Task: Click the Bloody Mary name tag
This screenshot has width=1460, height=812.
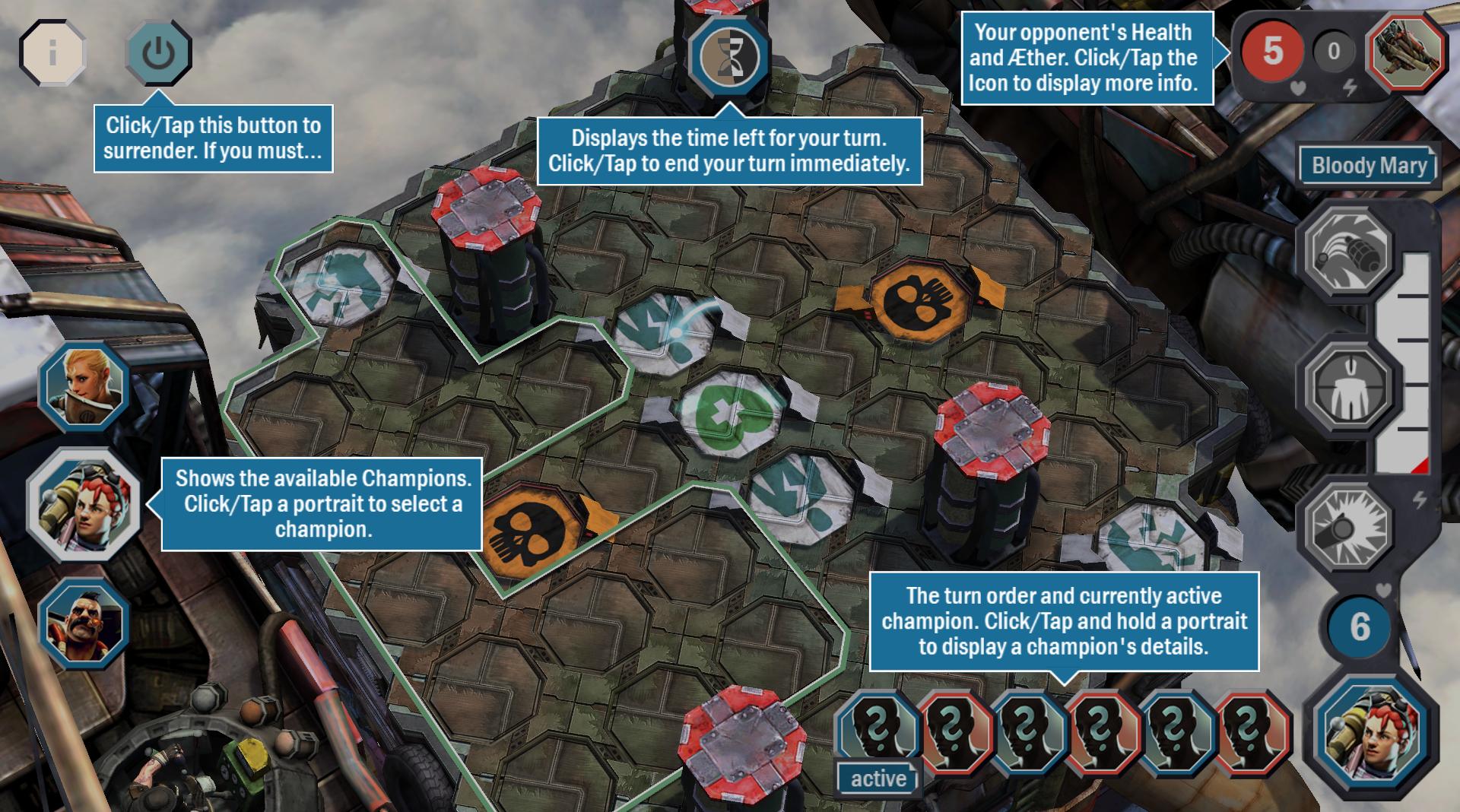Action: pos(1369,166)
